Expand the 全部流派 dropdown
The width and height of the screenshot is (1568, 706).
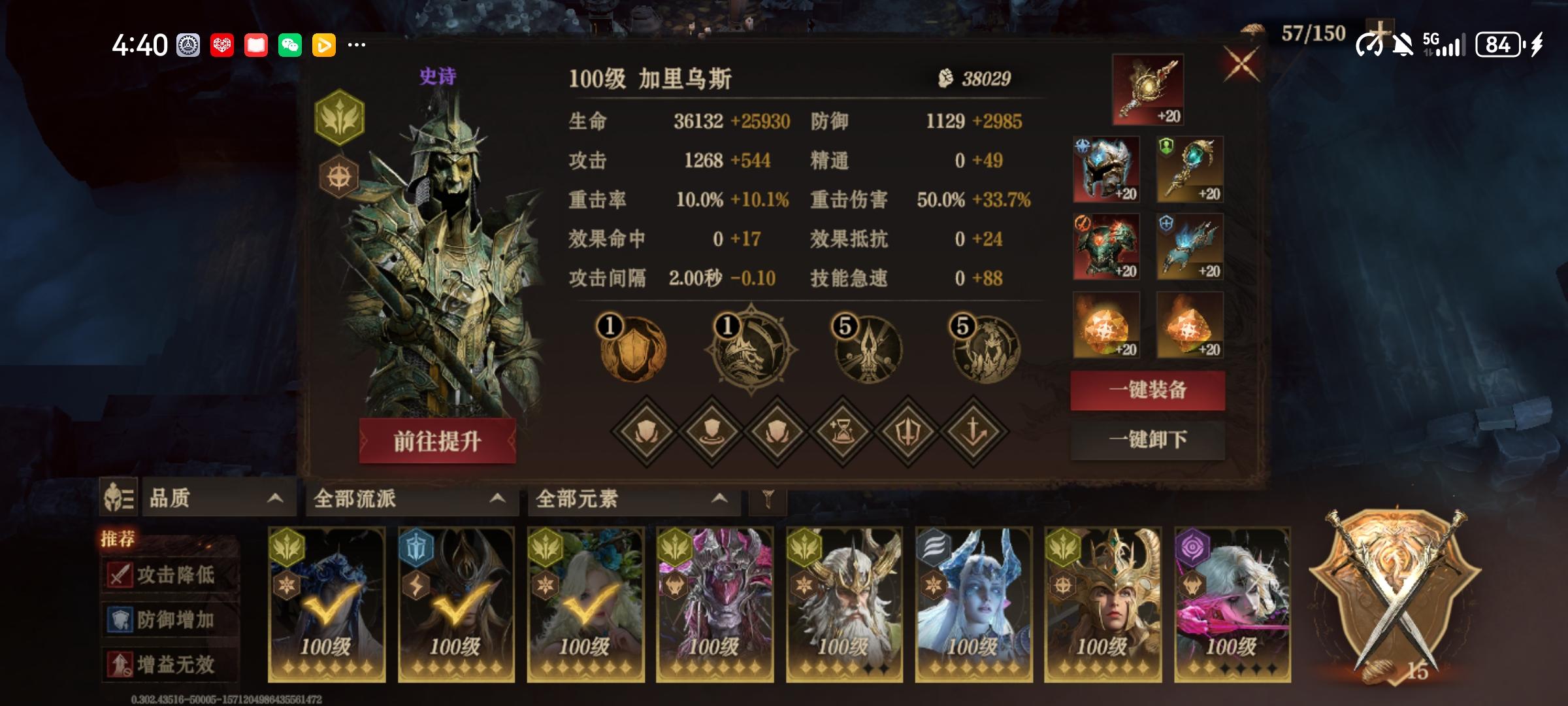click(412, 499)
